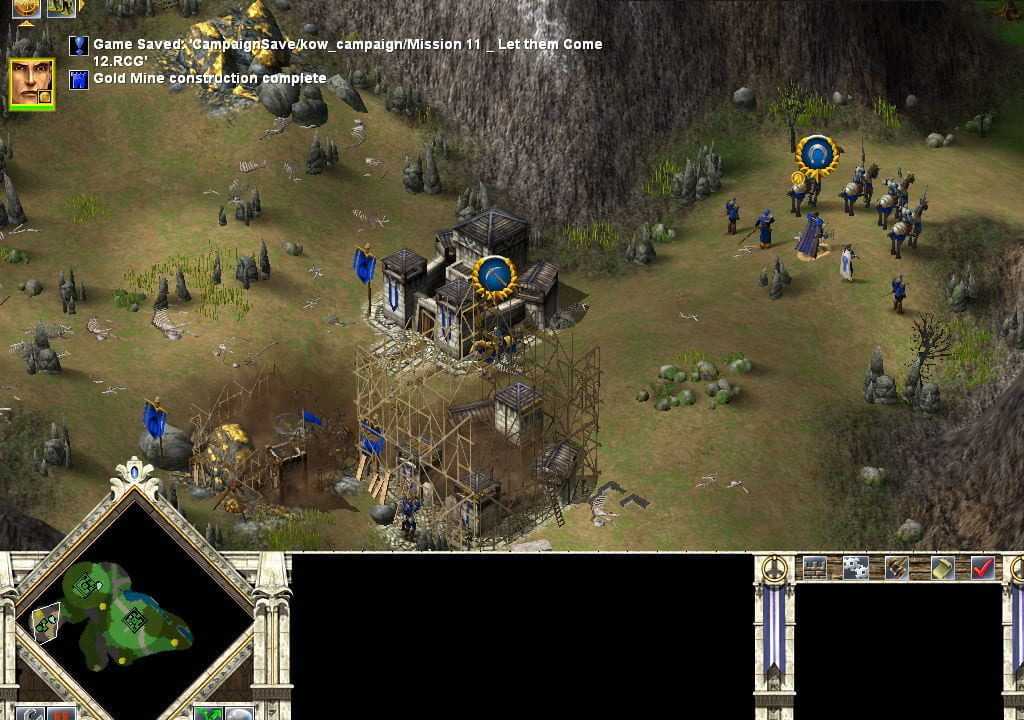
Task: Select the pickaxe marker over the building
Action: pos(493,274)
